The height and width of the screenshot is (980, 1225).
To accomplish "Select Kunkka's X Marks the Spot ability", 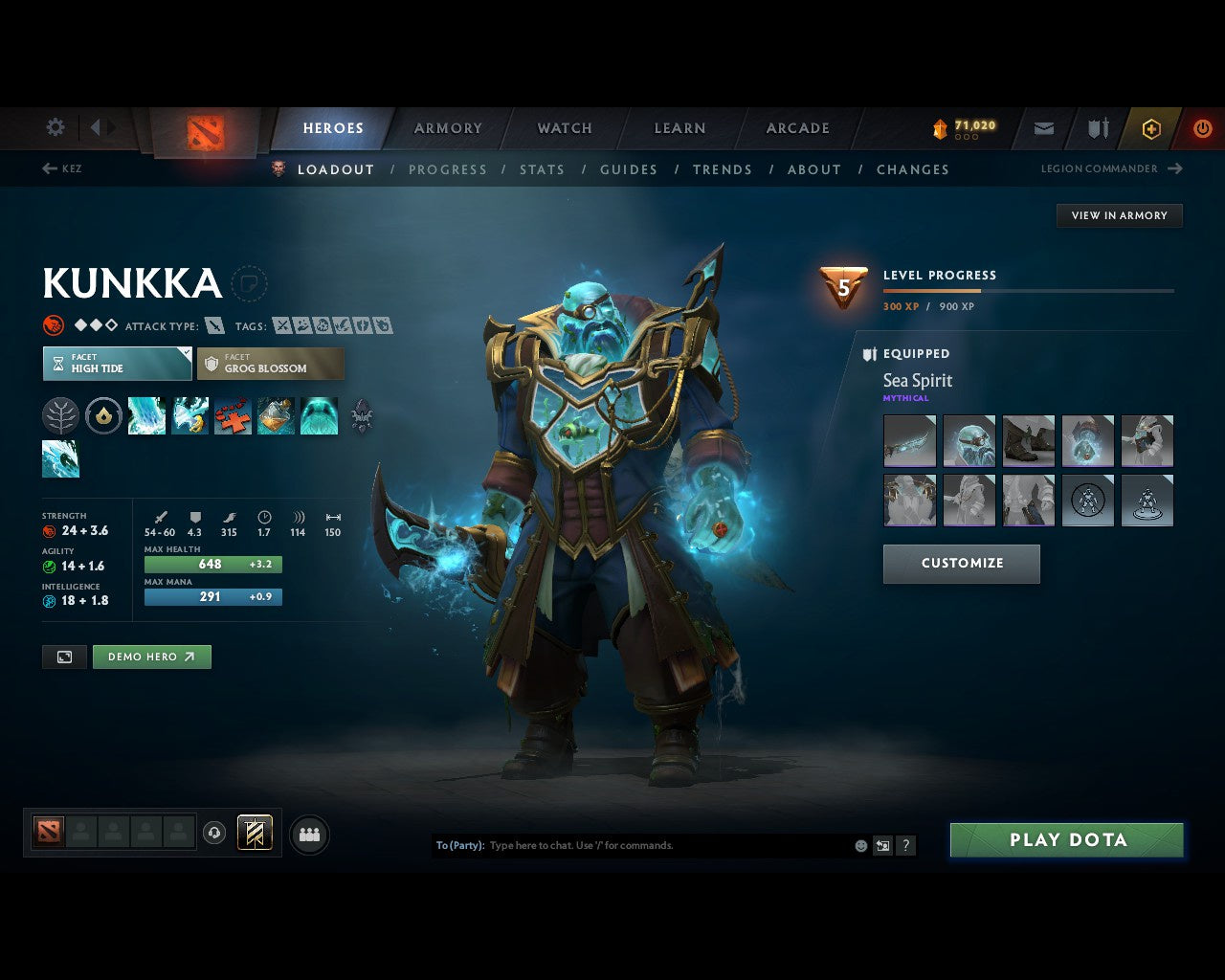I will pos(233,415).
